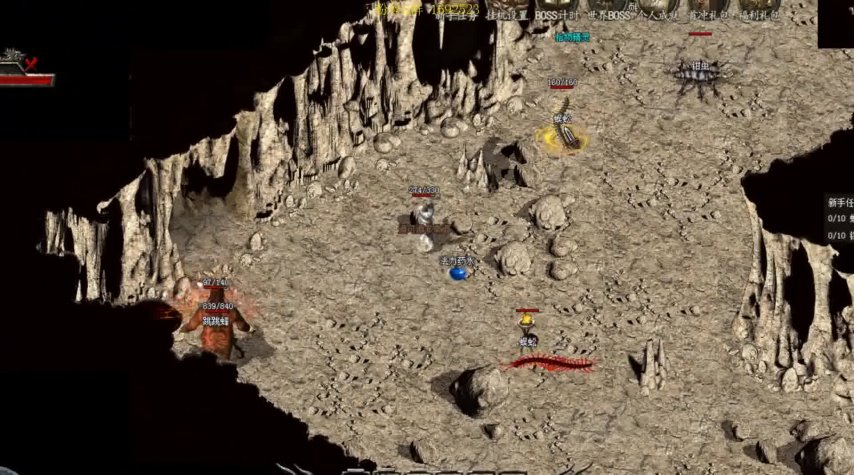The height and width of the screenshot is (475, 854).
Task: Open the 首冲礼包 first-recharge gift pack
Action: coord(708,14)
